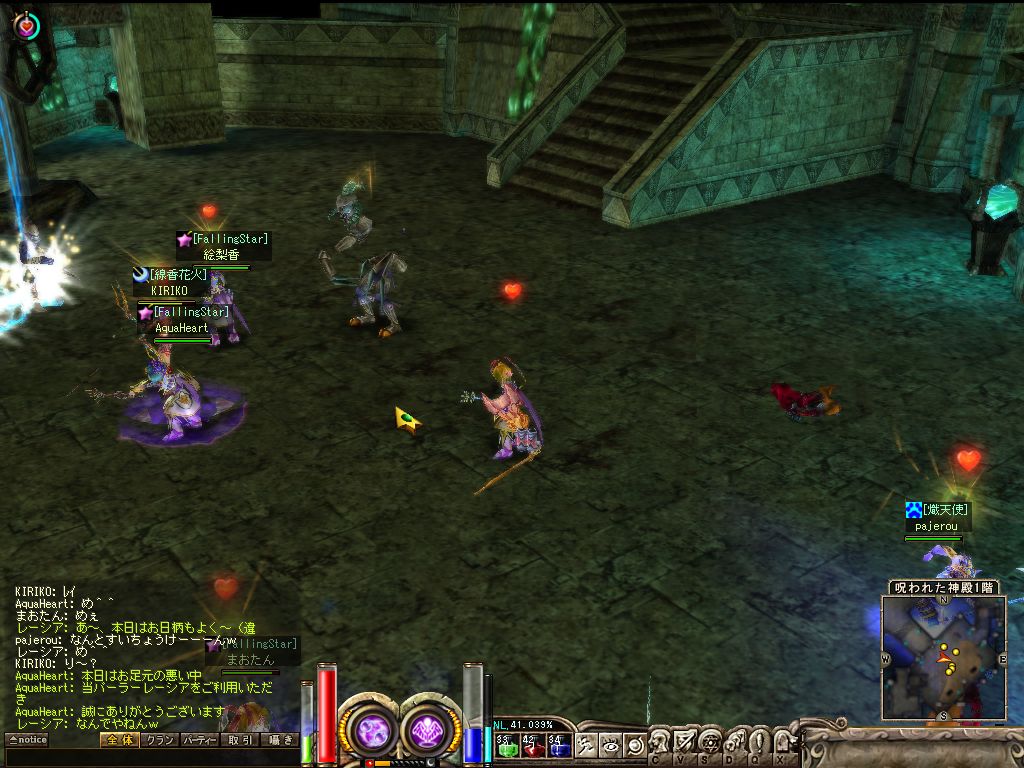Toggle the running figure icon
The width and height of the screenshot is (1024, 768).
coord(588,744)
